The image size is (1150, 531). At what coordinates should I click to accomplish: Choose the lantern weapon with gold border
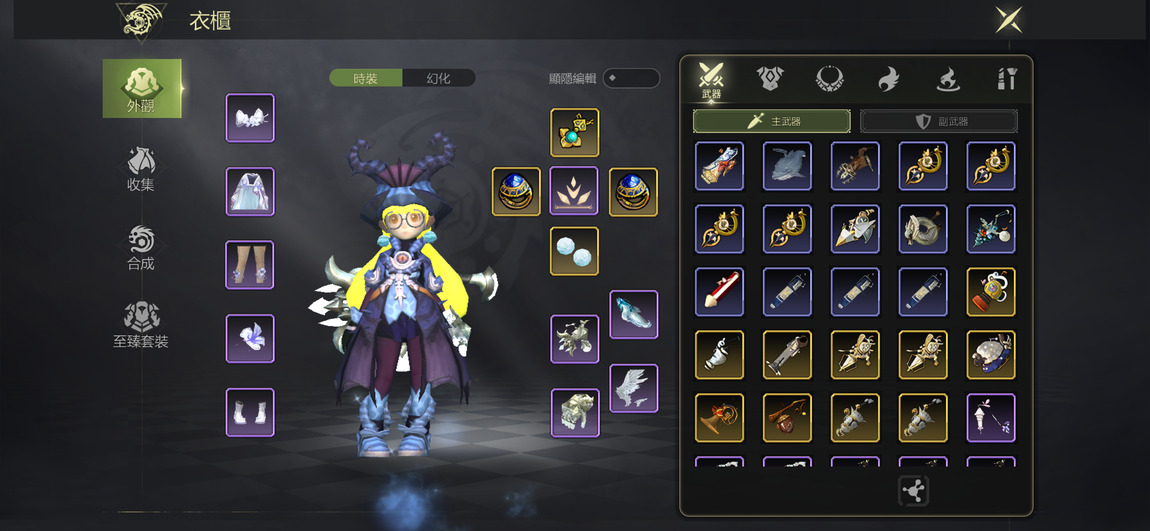[x=991, y=292]
